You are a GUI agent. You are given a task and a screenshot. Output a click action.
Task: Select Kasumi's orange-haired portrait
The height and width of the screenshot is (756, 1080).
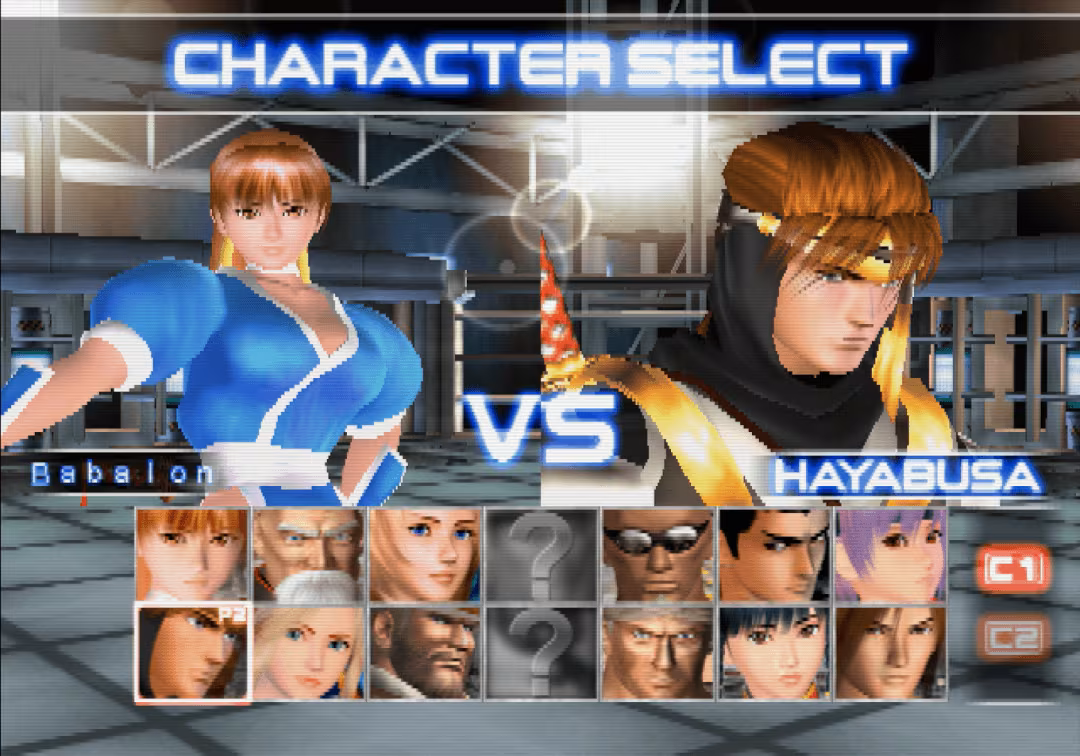tap(192, 554)
